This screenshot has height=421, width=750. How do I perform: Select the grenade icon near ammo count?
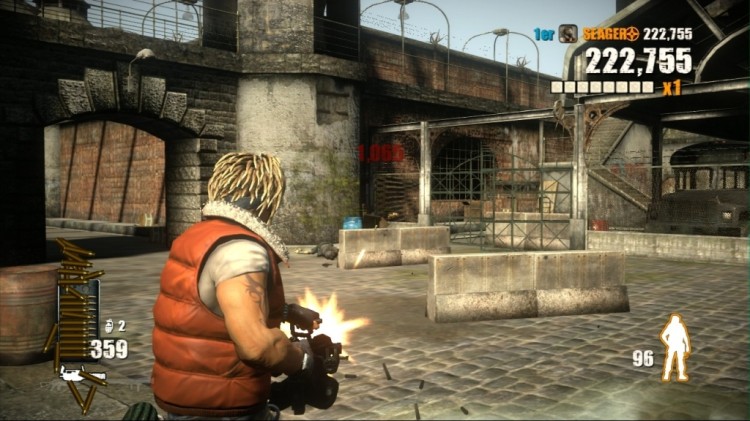tap(109, 326)
